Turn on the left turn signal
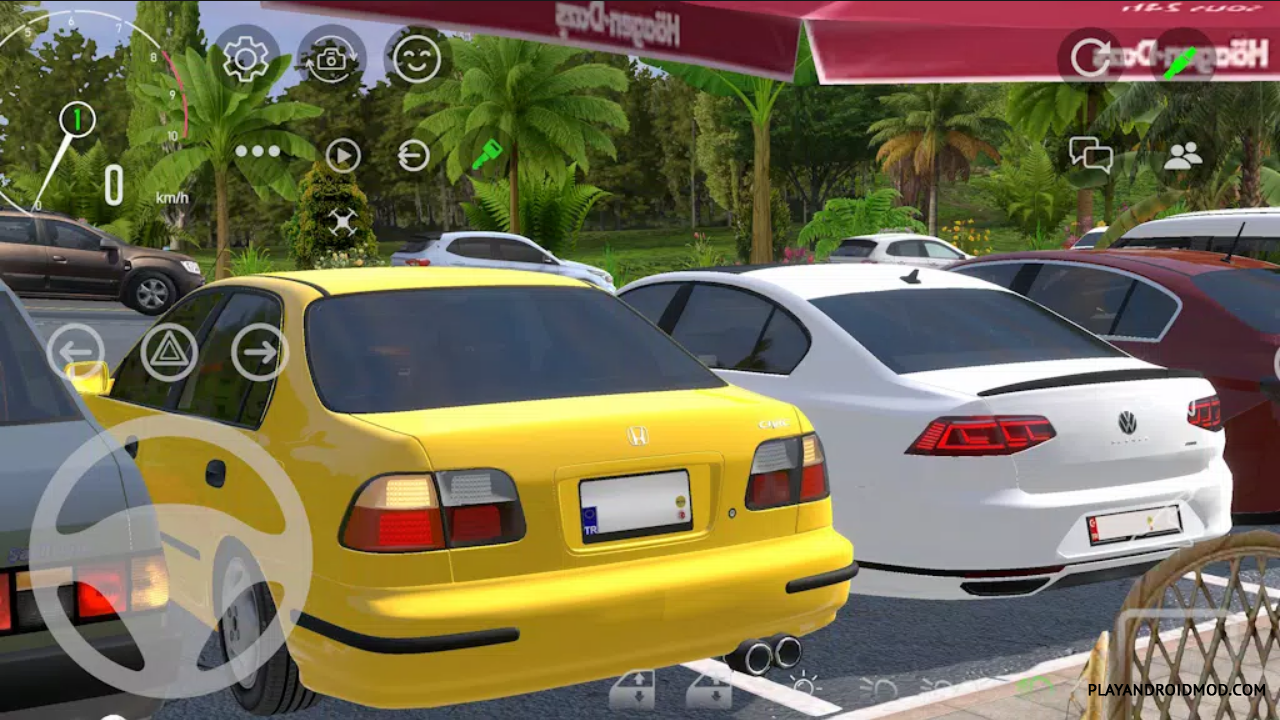Image resolution: width=1280 pixels, height=720 pixels. coord(75,351)
